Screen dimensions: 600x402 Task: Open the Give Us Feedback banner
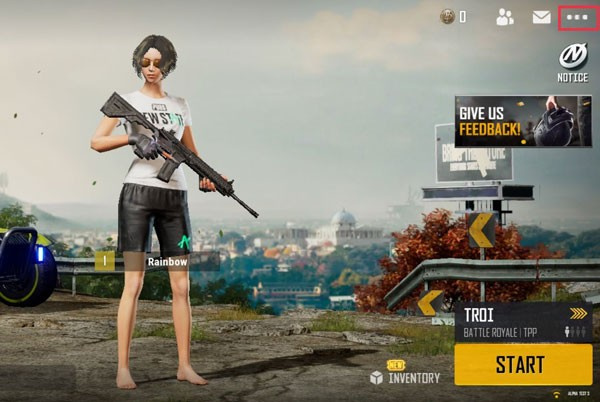(x=522, y=121)
